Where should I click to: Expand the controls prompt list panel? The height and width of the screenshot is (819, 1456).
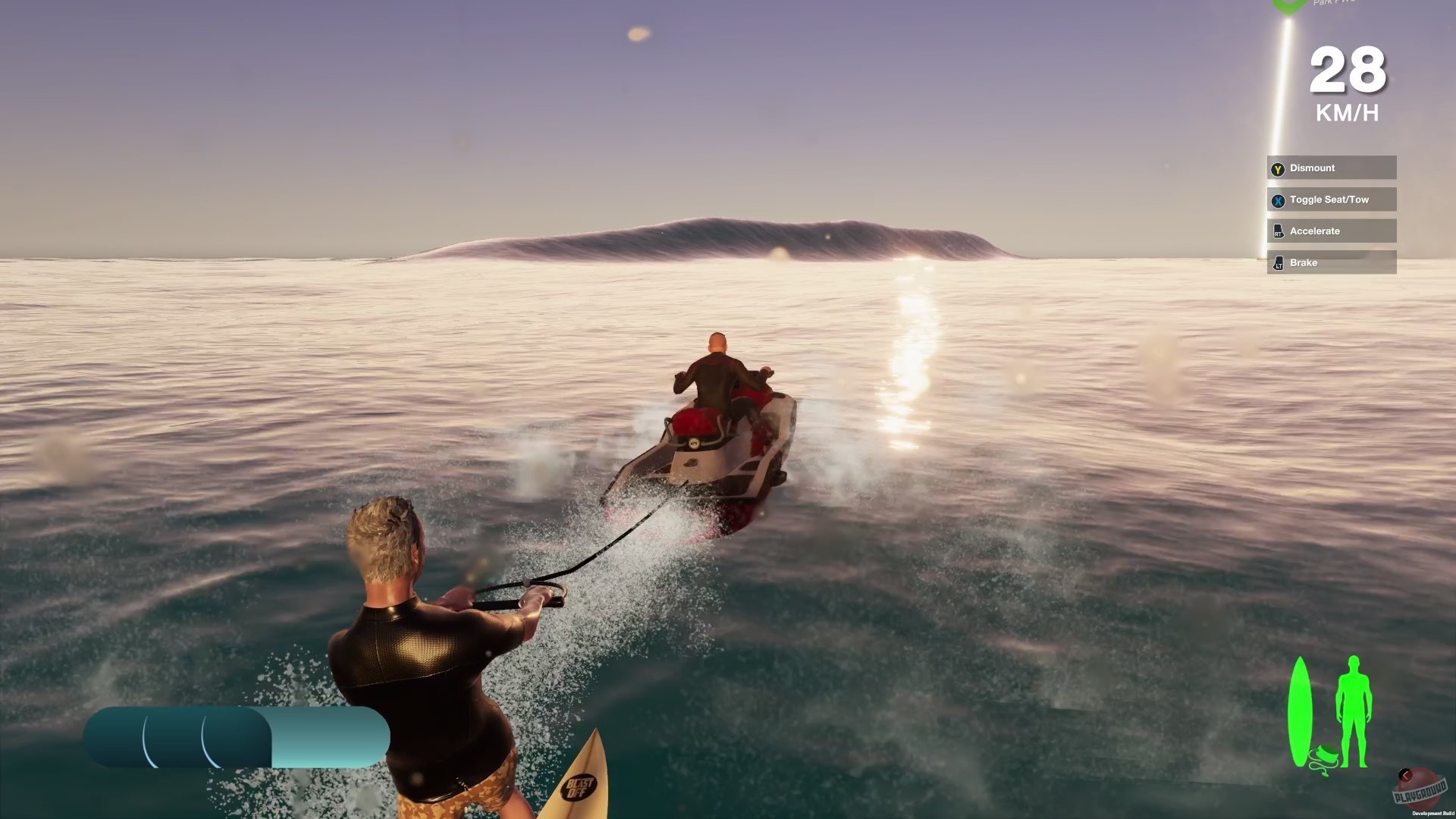[1332, 215]
